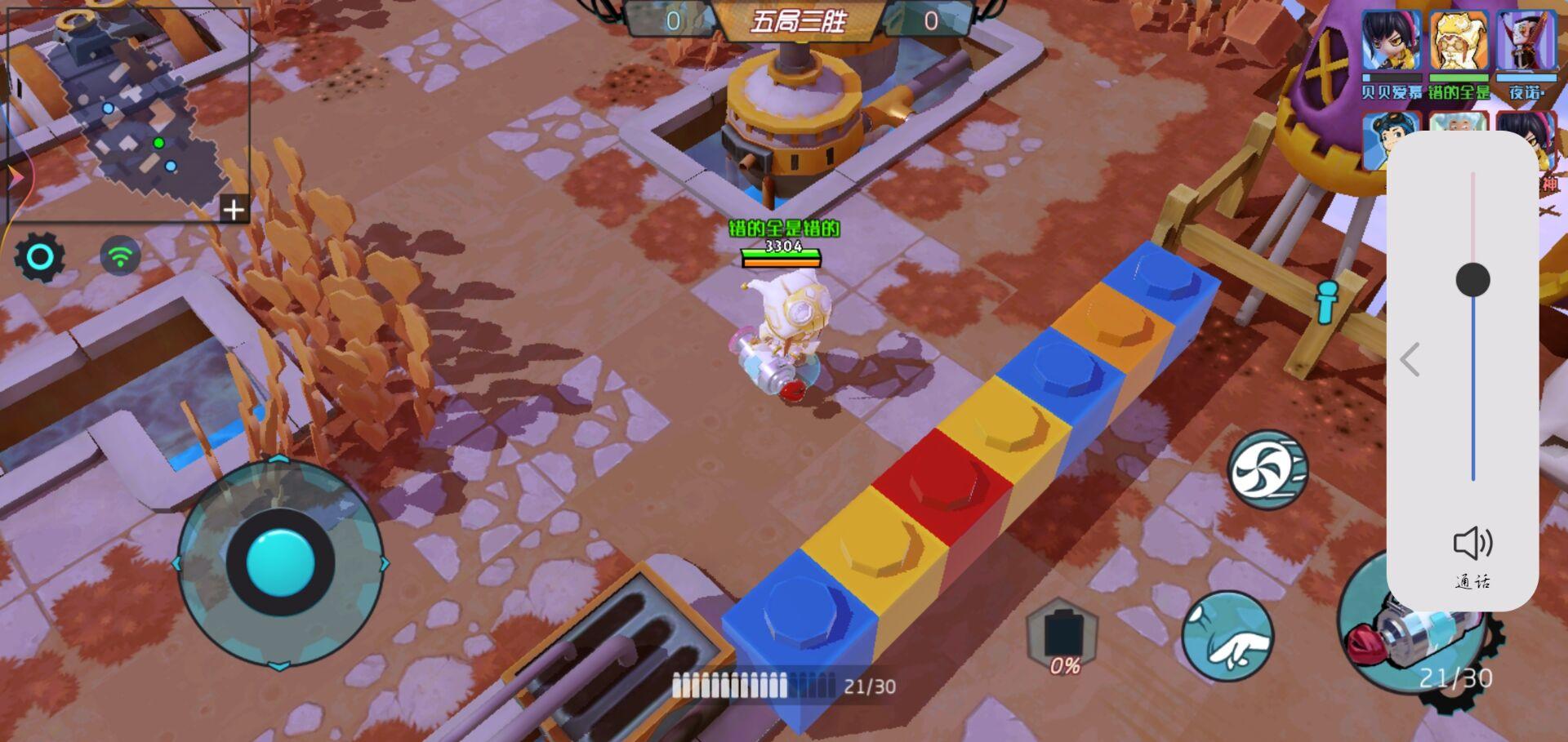
Task: Check the network signal indicator
Action: (x=119, y=255)
